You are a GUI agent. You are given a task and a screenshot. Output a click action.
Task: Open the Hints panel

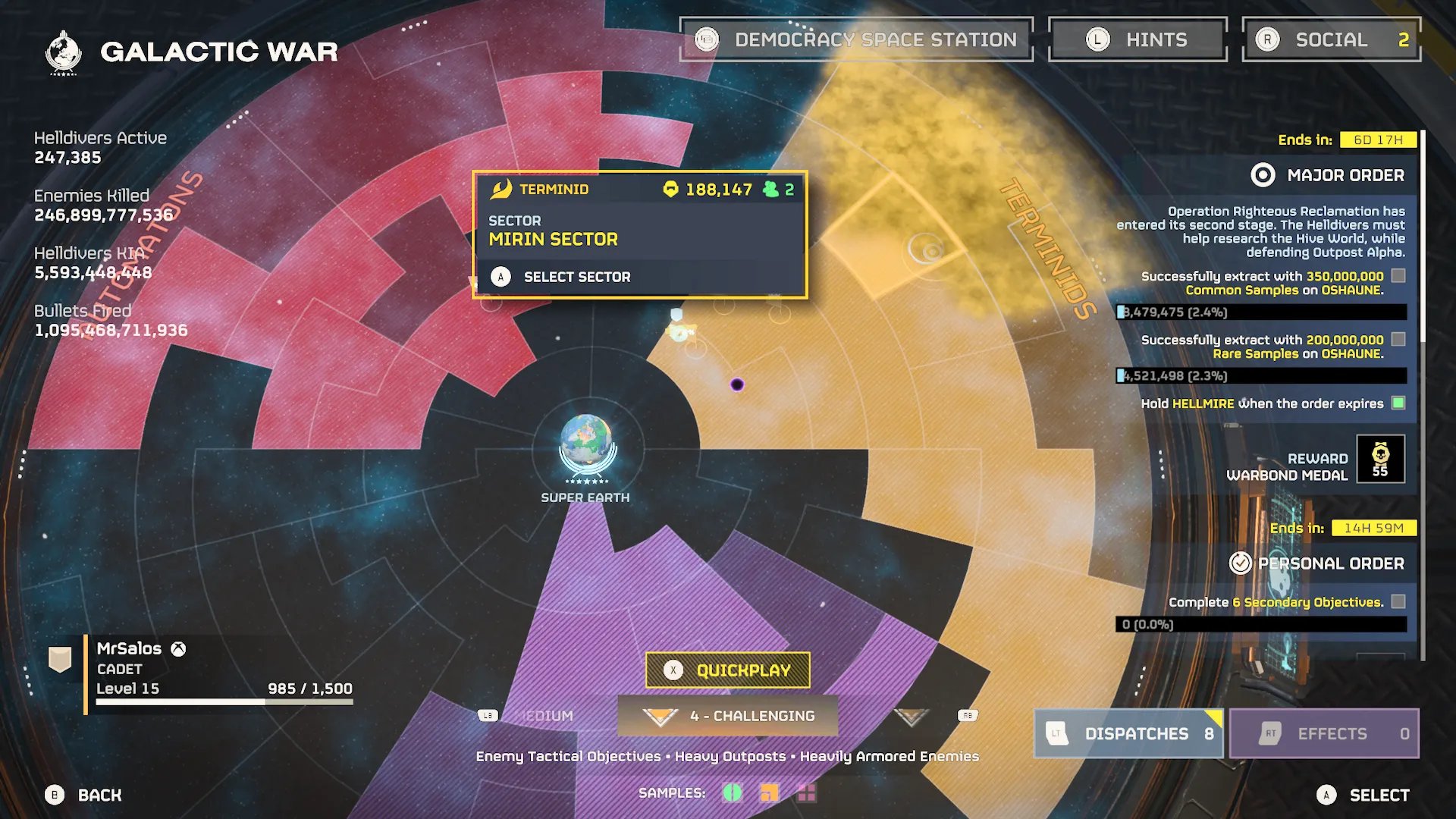click(x=1137, y=39)
